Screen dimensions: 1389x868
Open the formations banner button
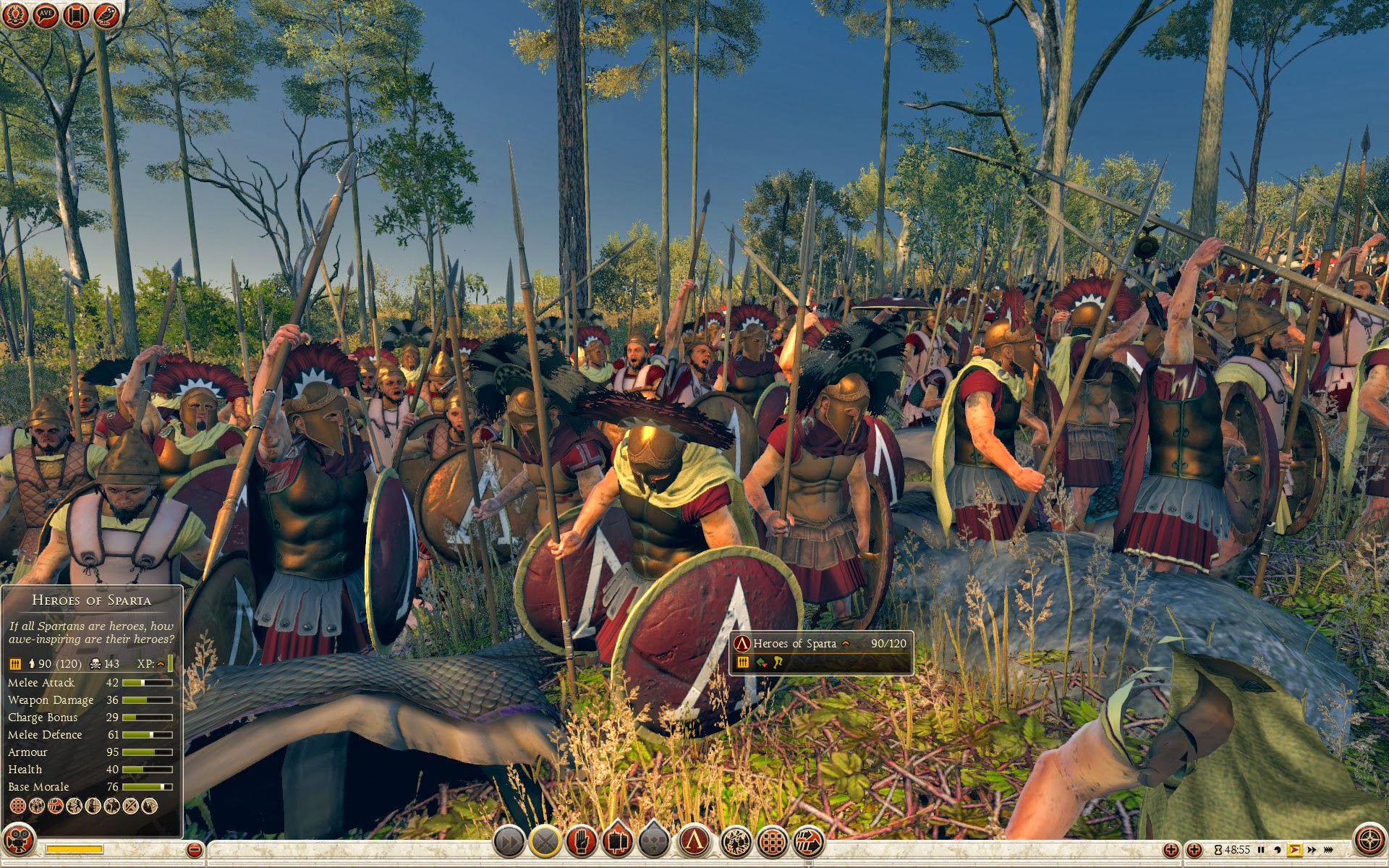(617, 842)
